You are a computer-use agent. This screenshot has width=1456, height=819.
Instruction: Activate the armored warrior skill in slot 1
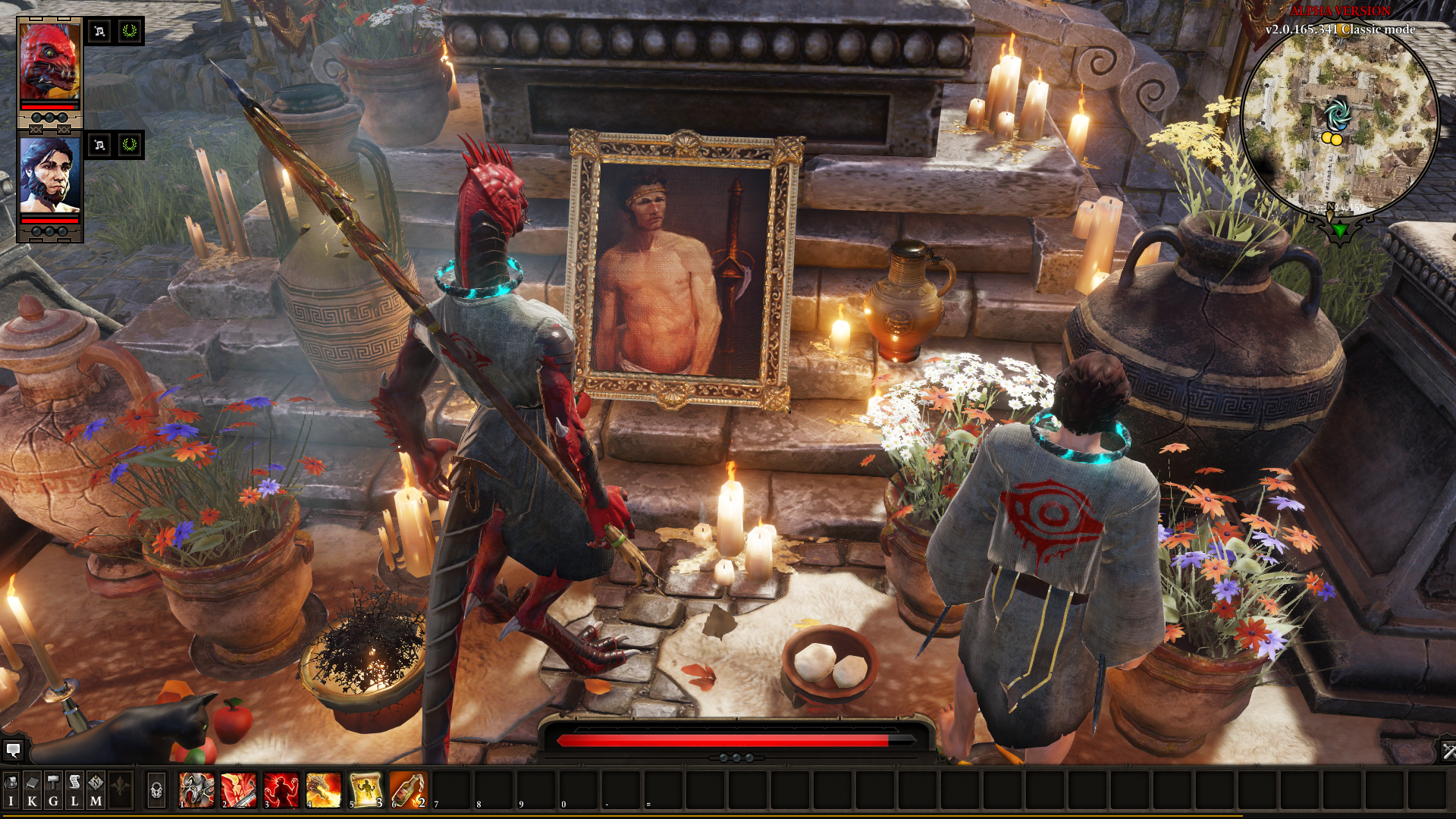click(x=196, y=790)
